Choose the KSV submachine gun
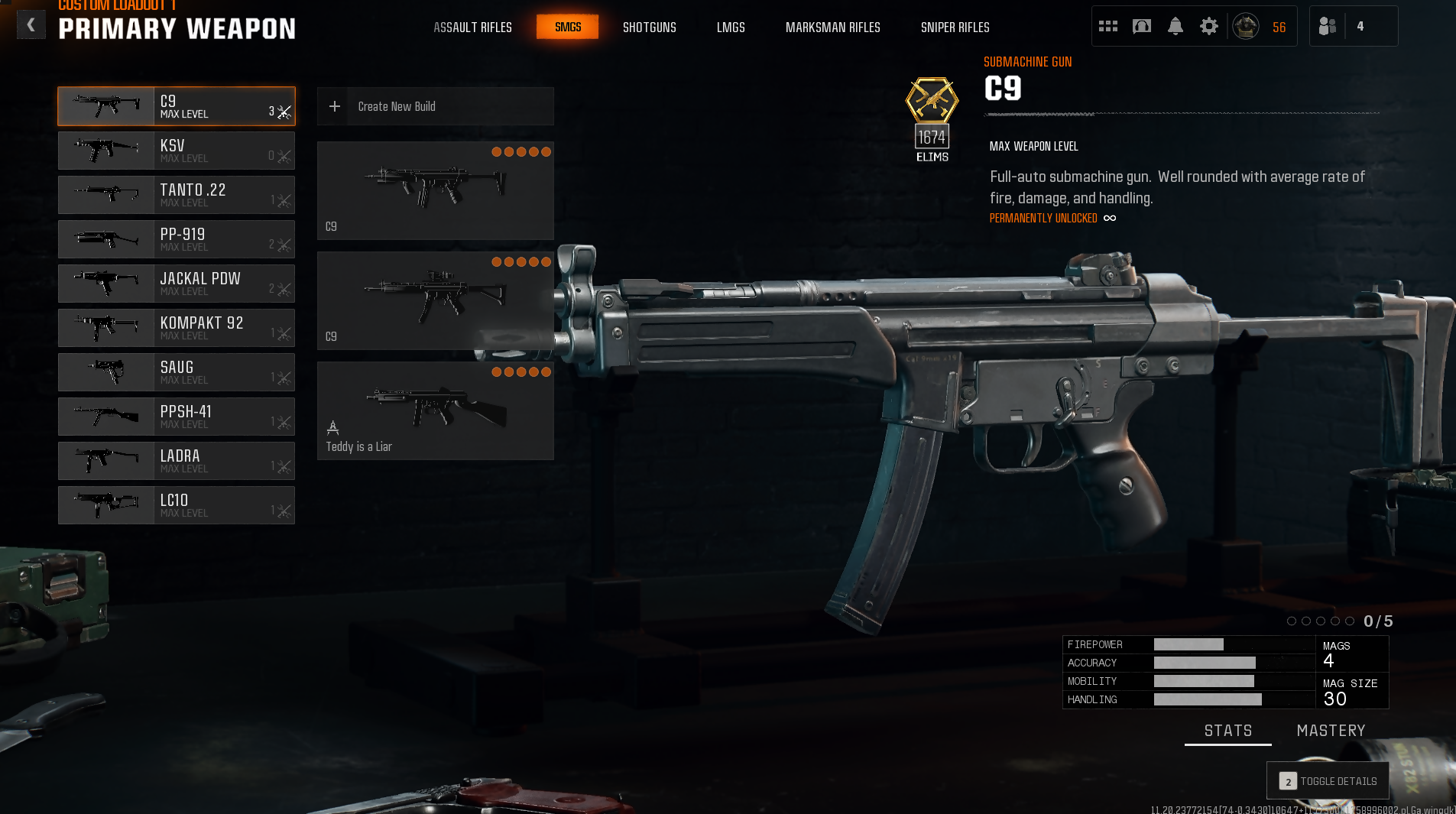Viewport: 1456px width, 814px height. (176, 151)
